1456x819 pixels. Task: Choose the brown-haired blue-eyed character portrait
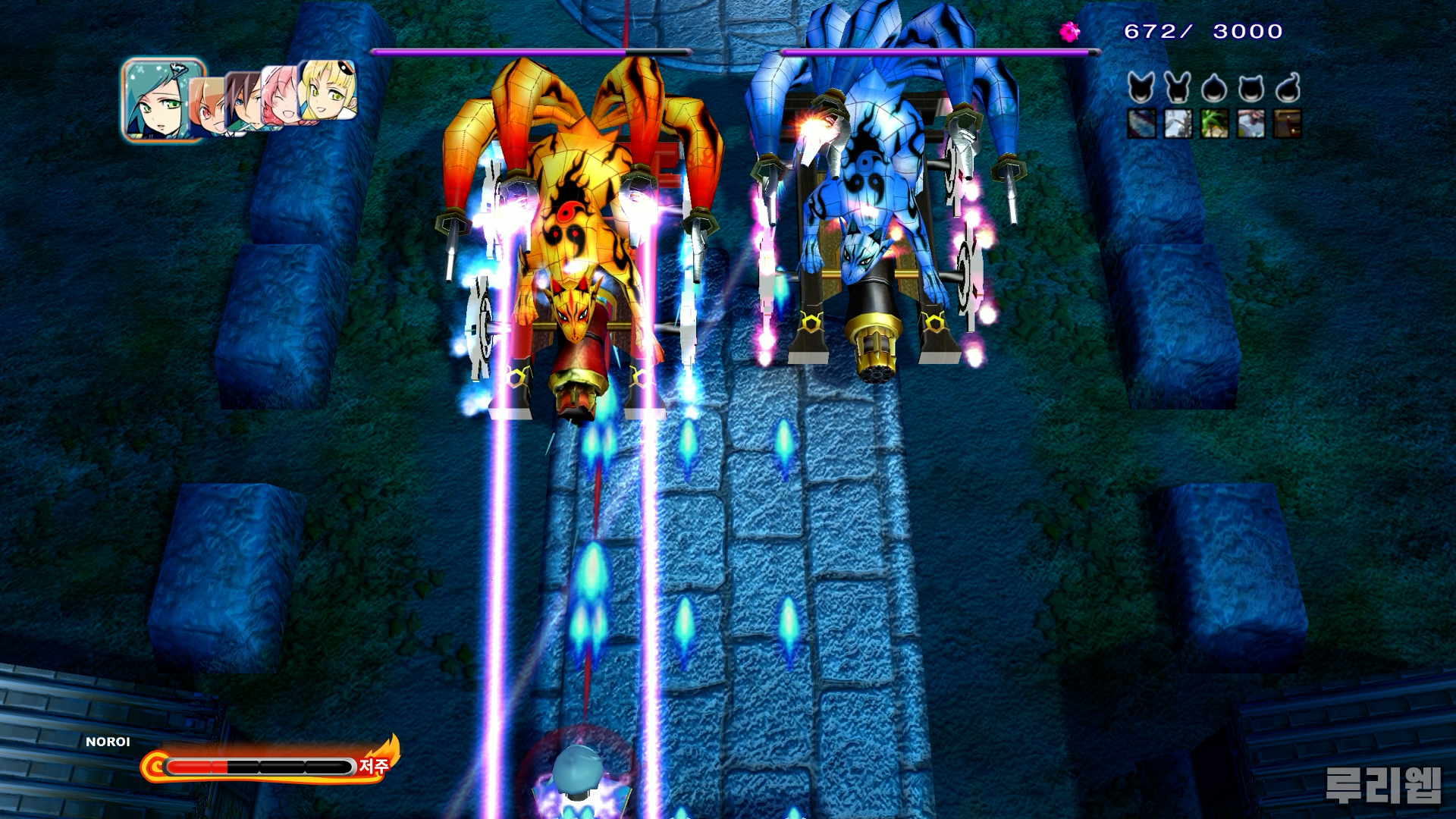(242, 102)
